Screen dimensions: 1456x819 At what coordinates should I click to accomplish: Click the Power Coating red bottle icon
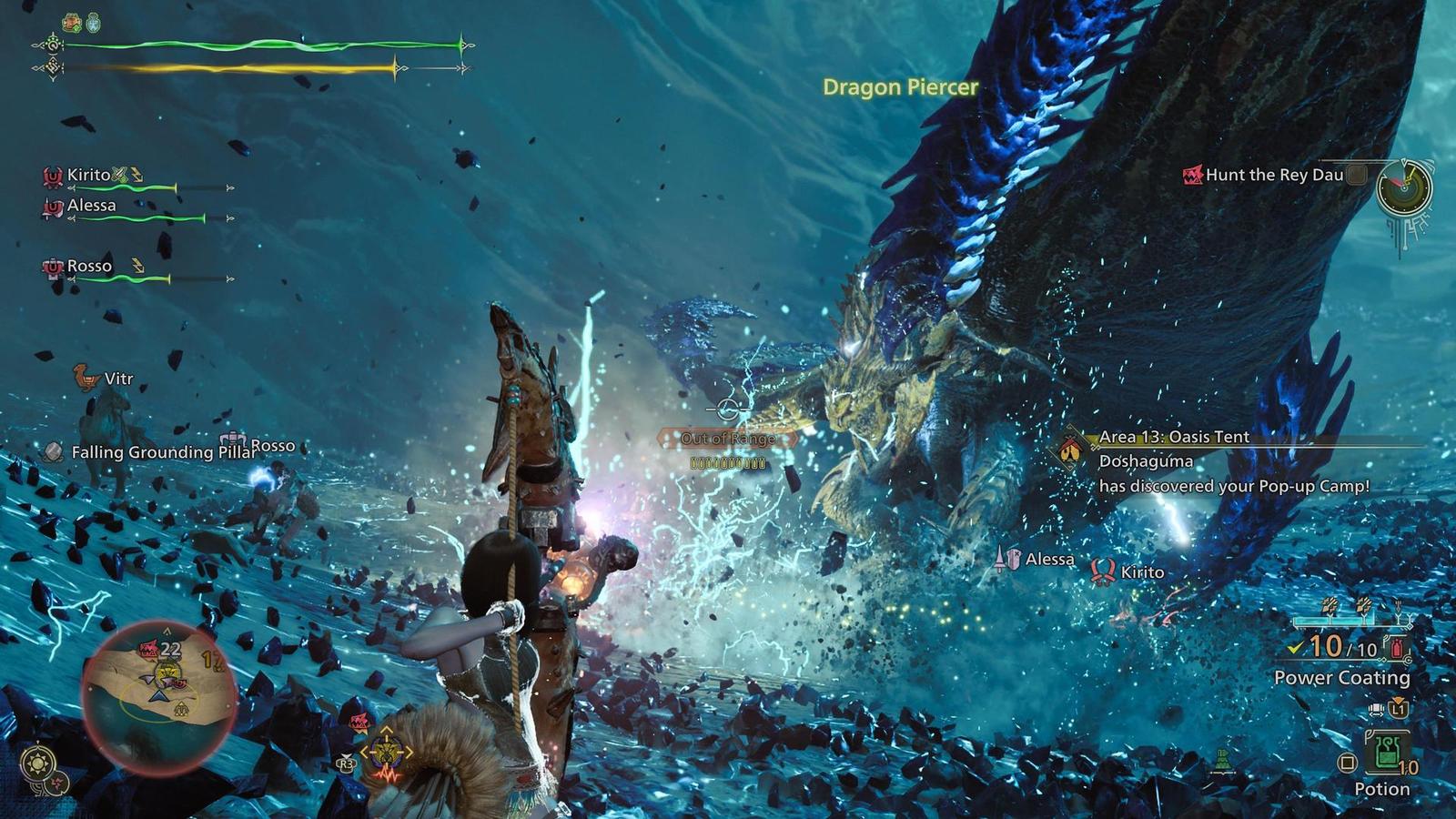[x=1395, y=648]
